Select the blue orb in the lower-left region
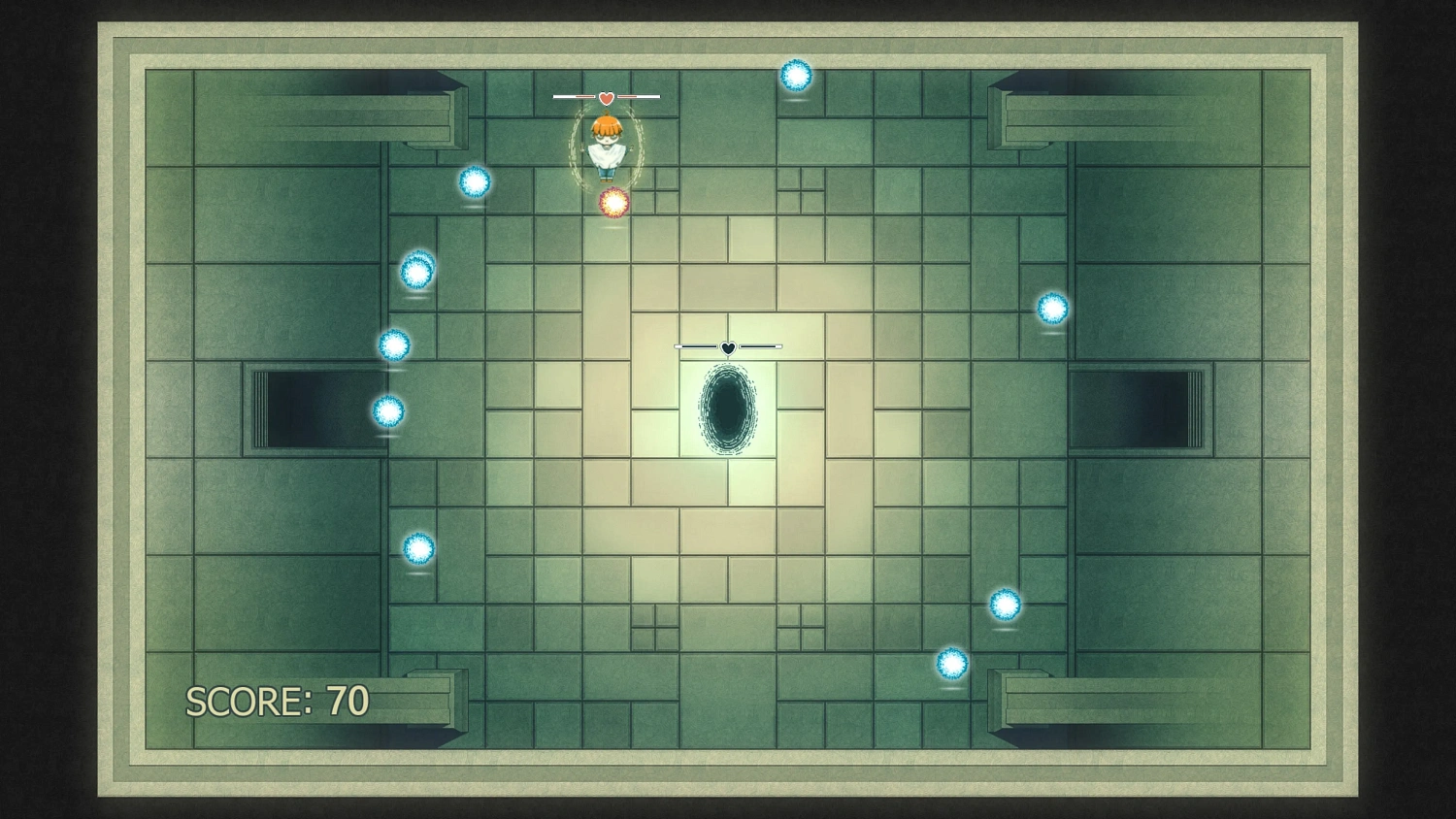This screenshot has width=1456, height=819. point(418,546)
